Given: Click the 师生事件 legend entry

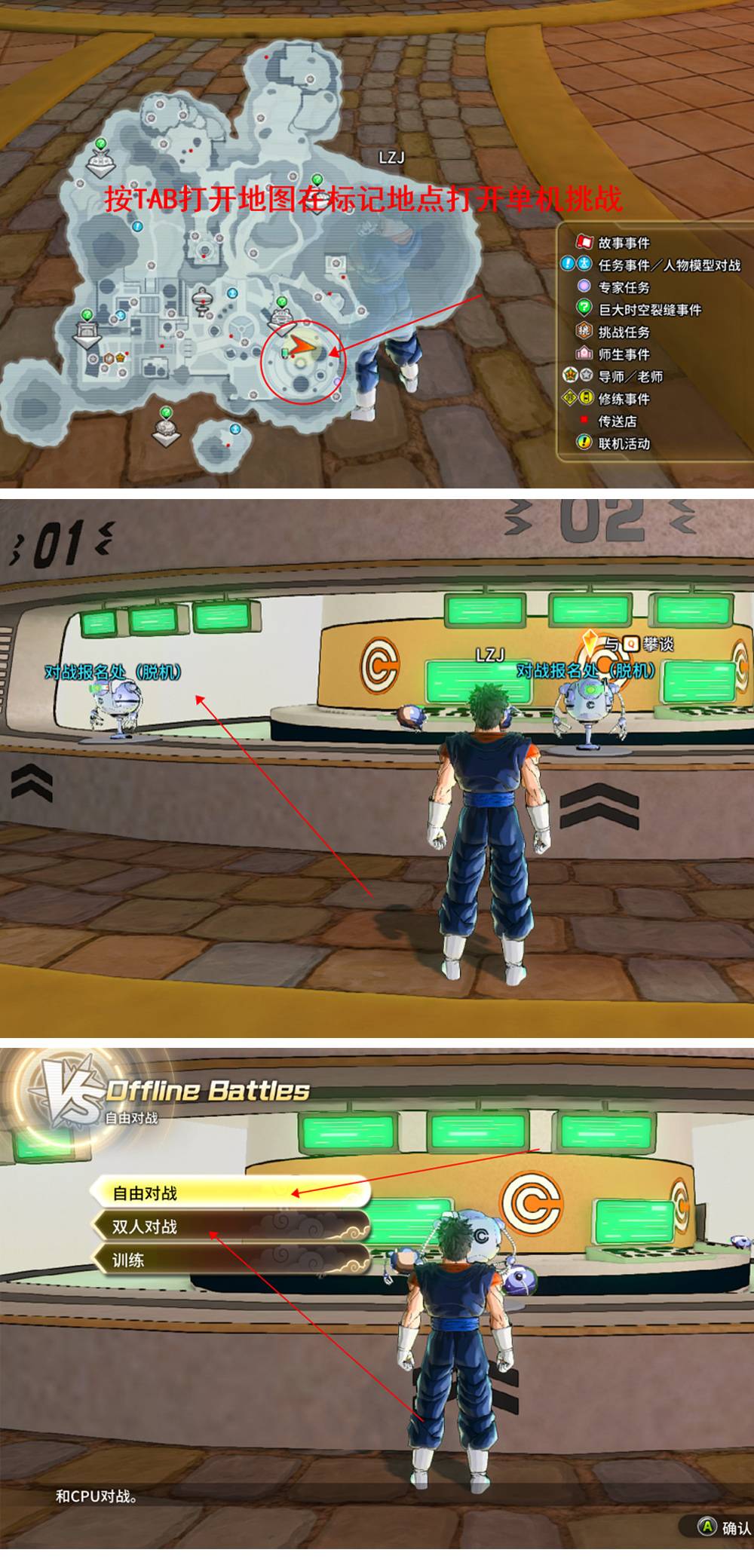Looking at the screenshot, I should click(x=623, y=354).
